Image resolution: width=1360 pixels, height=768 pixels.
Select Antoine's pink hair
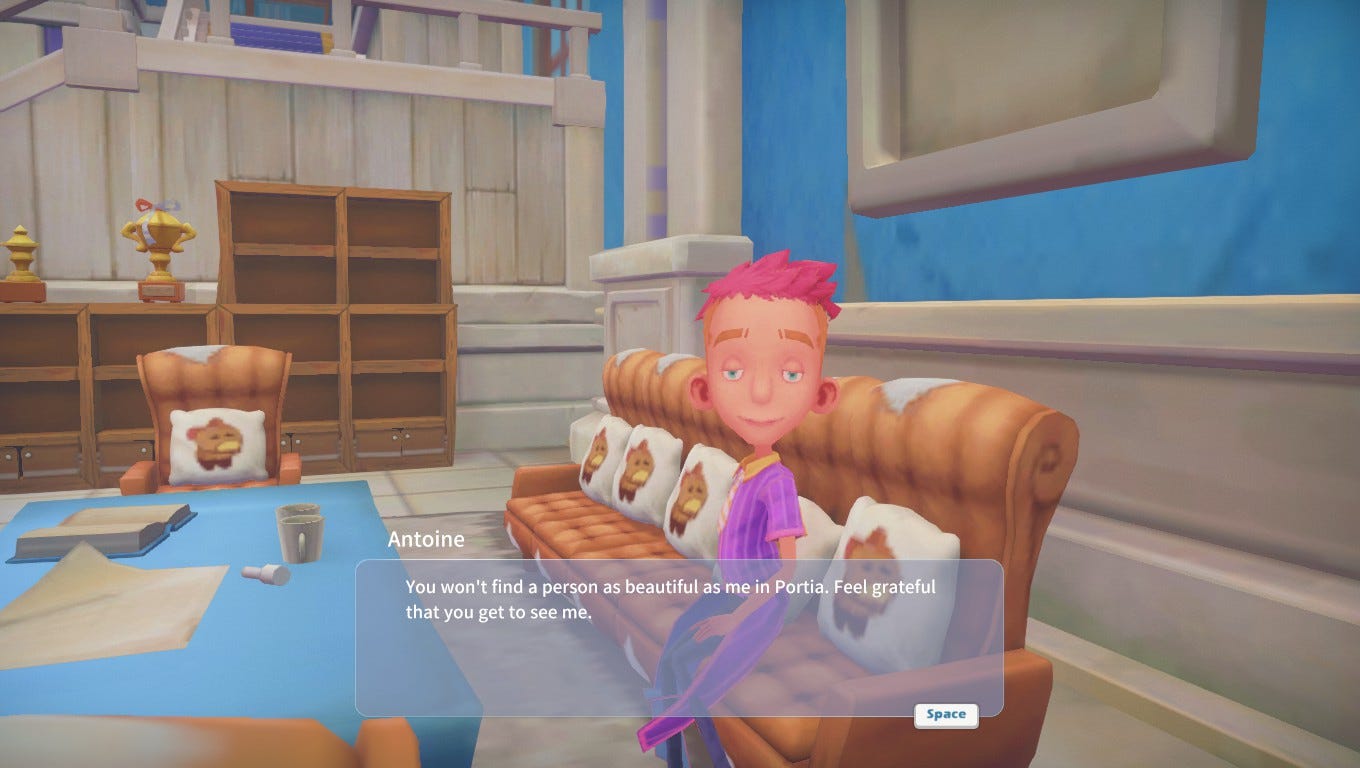pyautogui.click(x=765, y=280)
